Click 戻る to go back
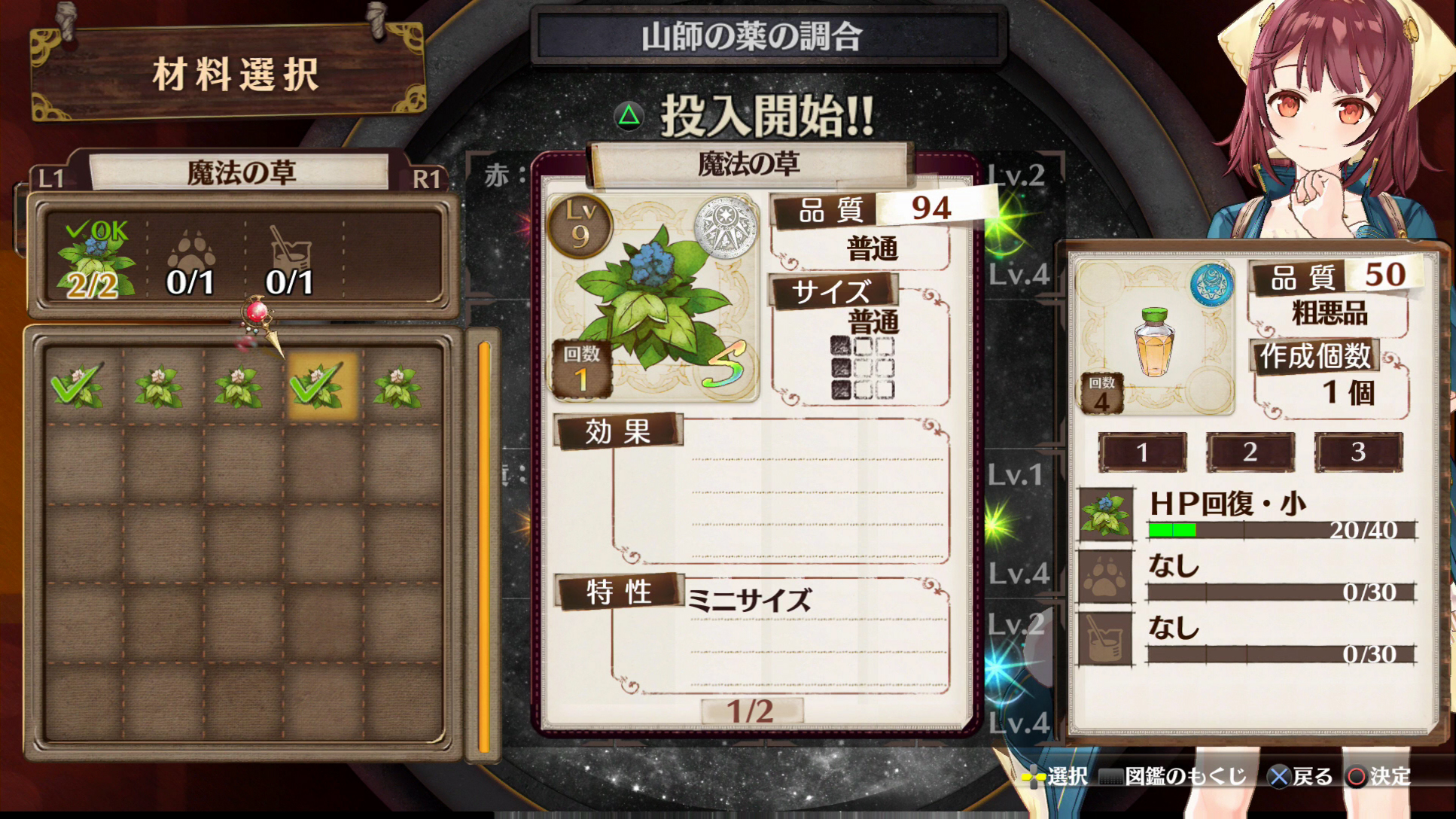The height and width of the screenshot is (819, 1456). click(1310, 776)
